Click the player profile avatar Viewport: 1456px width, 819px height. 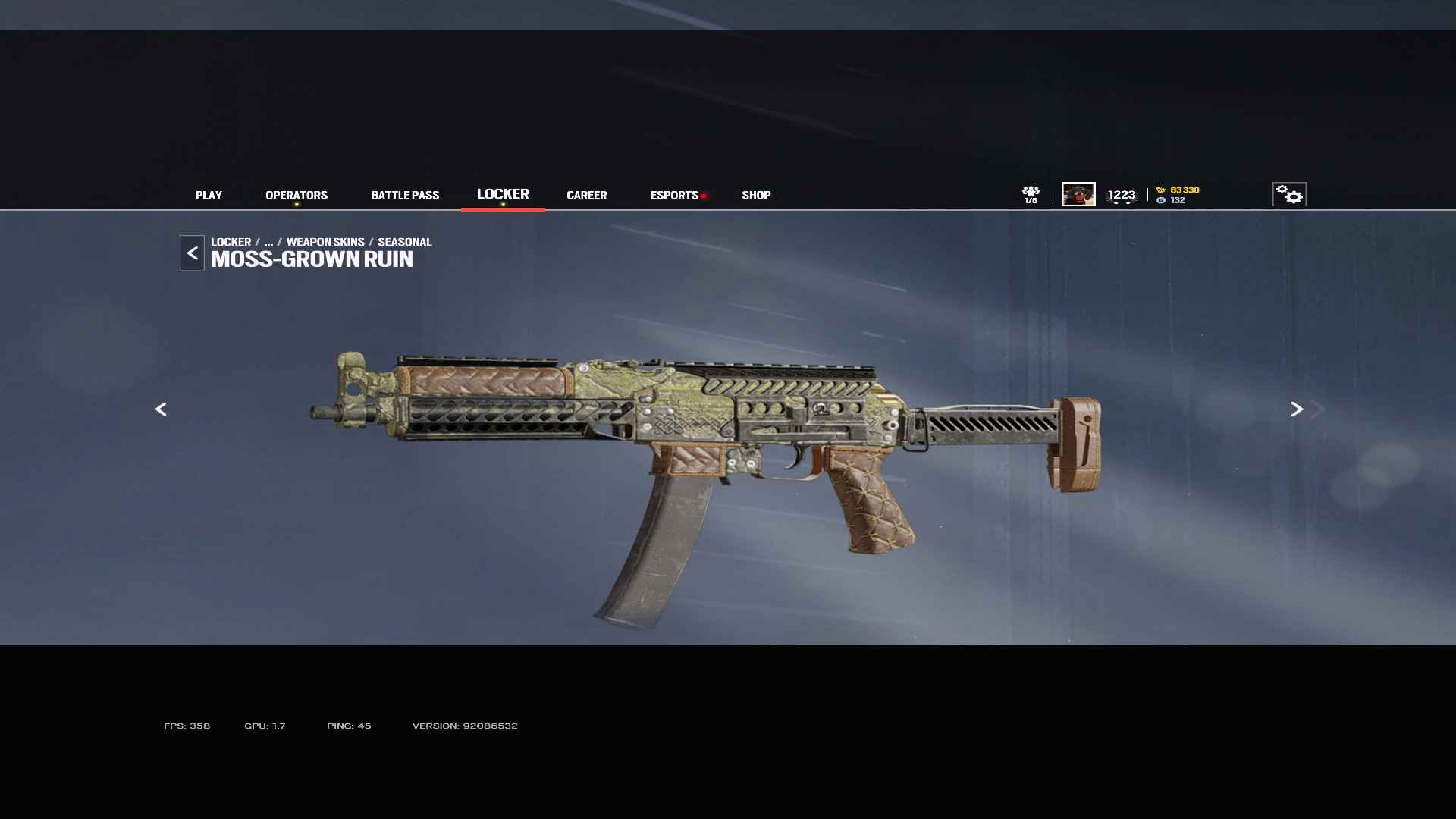click(x=1078, y=194)
